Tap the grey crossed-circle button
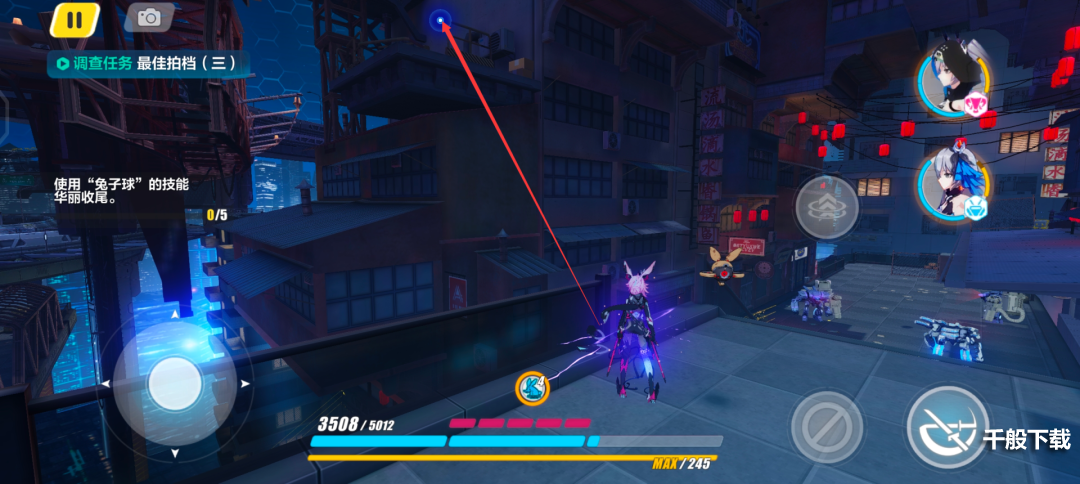This screenshot has width=1080, height=484. (827, 428)
